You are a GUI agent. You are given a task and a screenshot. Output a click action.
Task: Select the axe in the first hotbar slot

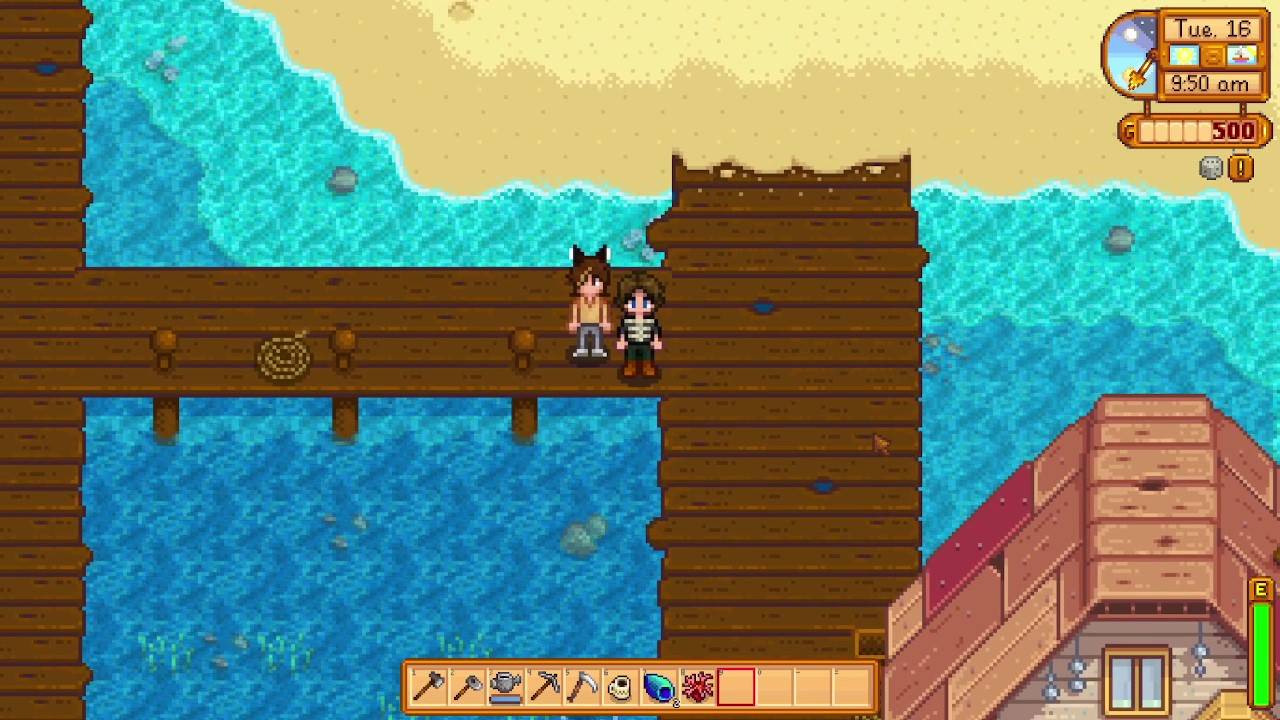tap(430, 686)
